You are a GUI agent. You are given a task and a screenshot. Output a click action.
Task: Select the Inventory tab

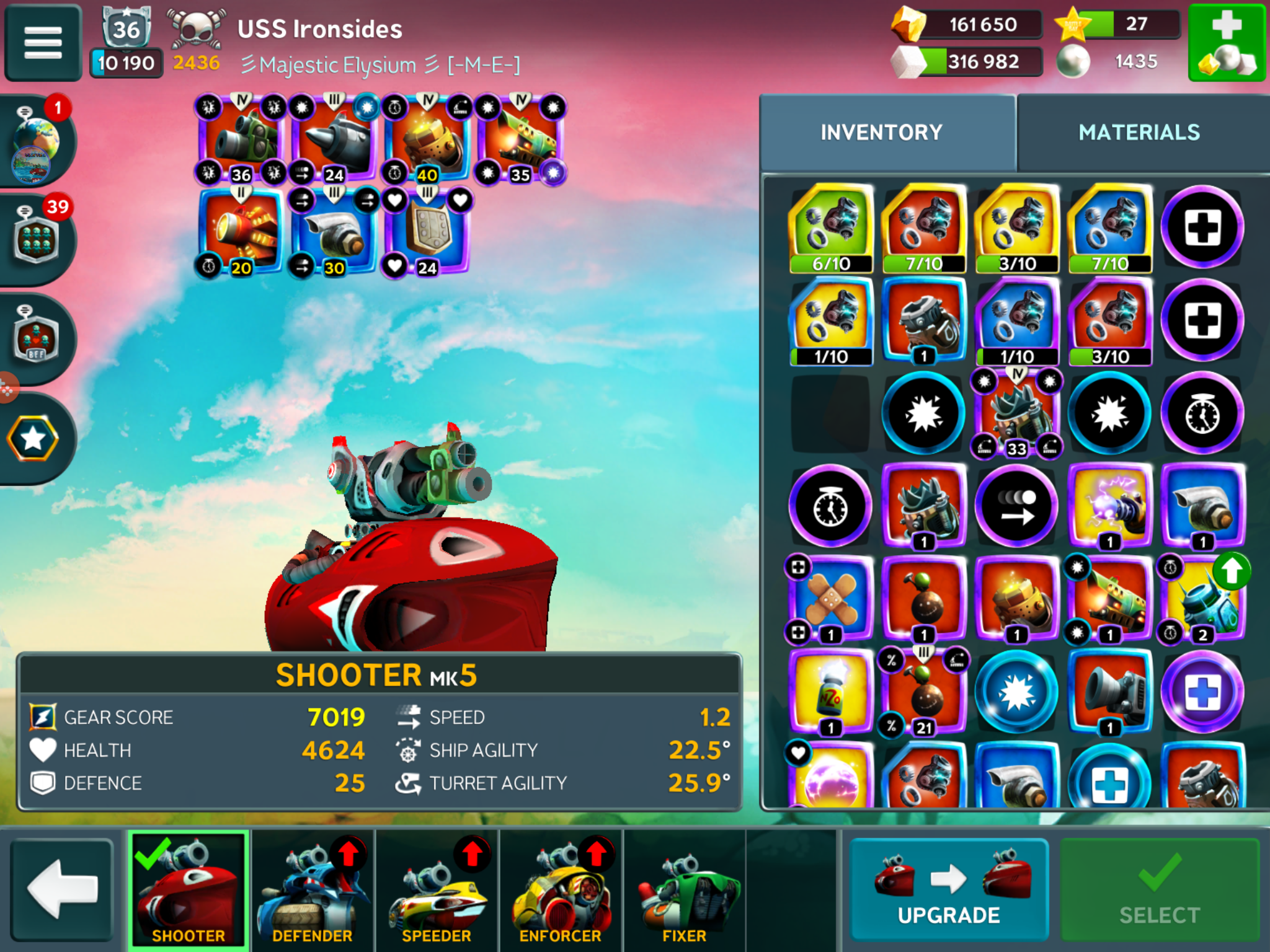click(x=881, y=132)
